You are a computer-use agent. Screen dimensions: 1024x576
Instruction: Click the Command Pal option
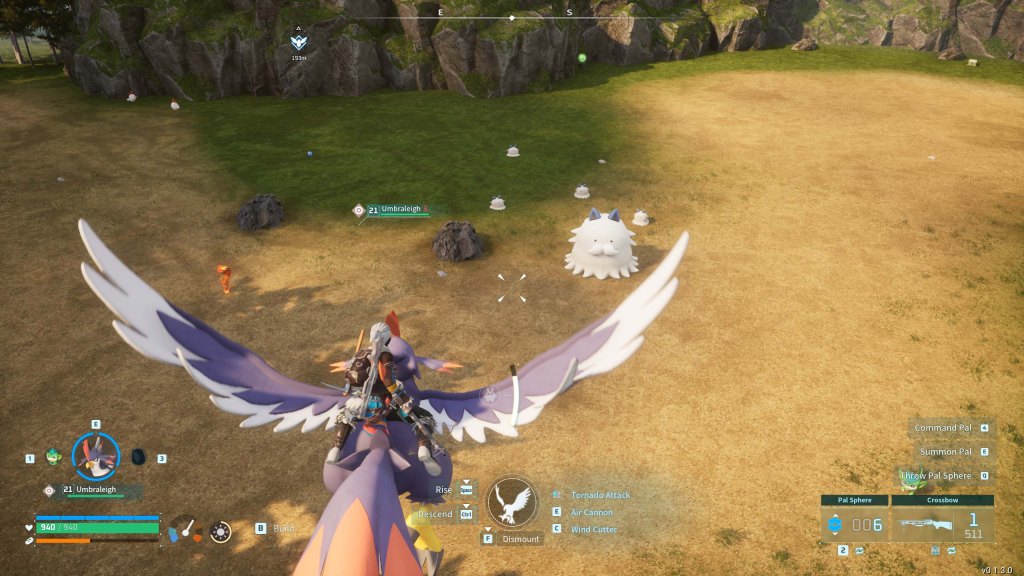[x=944, y=428]
